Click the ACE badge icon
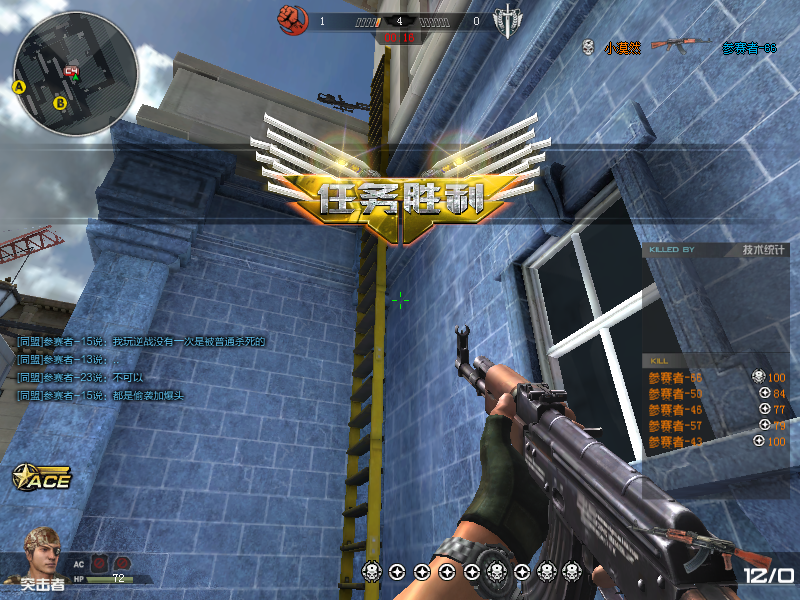Viewport: 800px width, 600px height. [x=41, y=478]
